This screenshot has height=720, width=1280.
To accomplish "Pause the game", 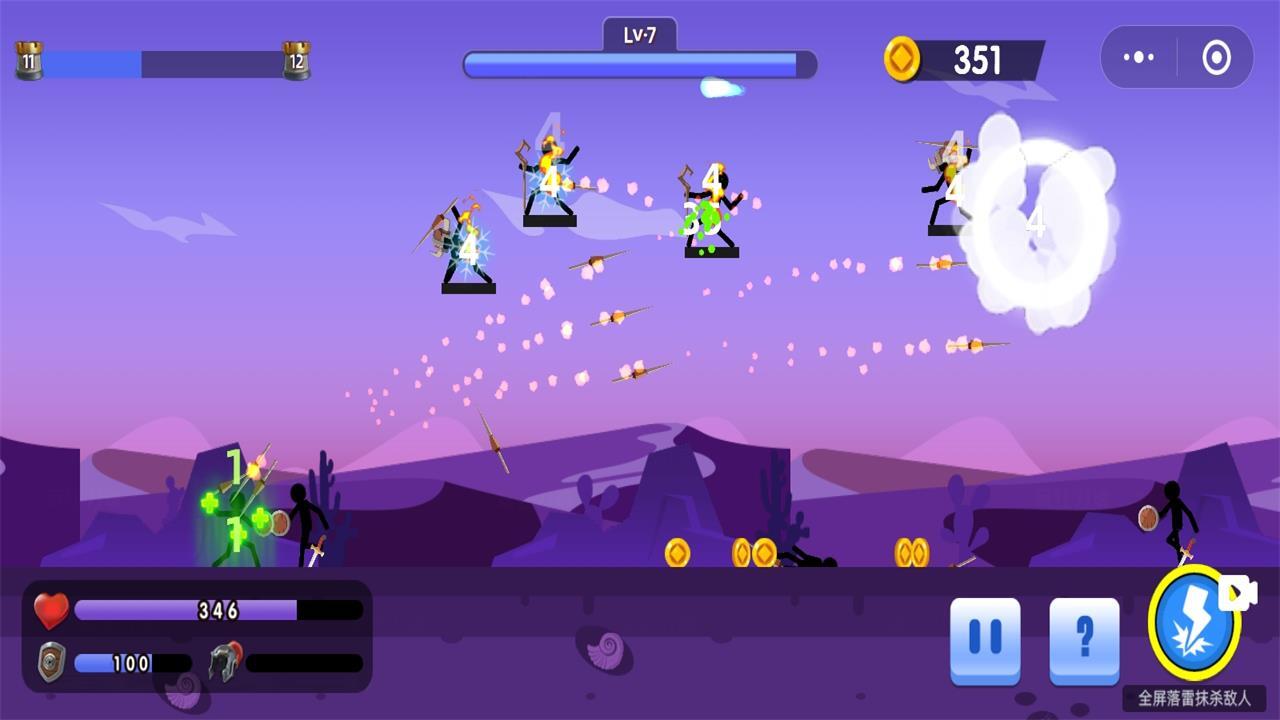I will pyautogui.click(x=985, y=638).
